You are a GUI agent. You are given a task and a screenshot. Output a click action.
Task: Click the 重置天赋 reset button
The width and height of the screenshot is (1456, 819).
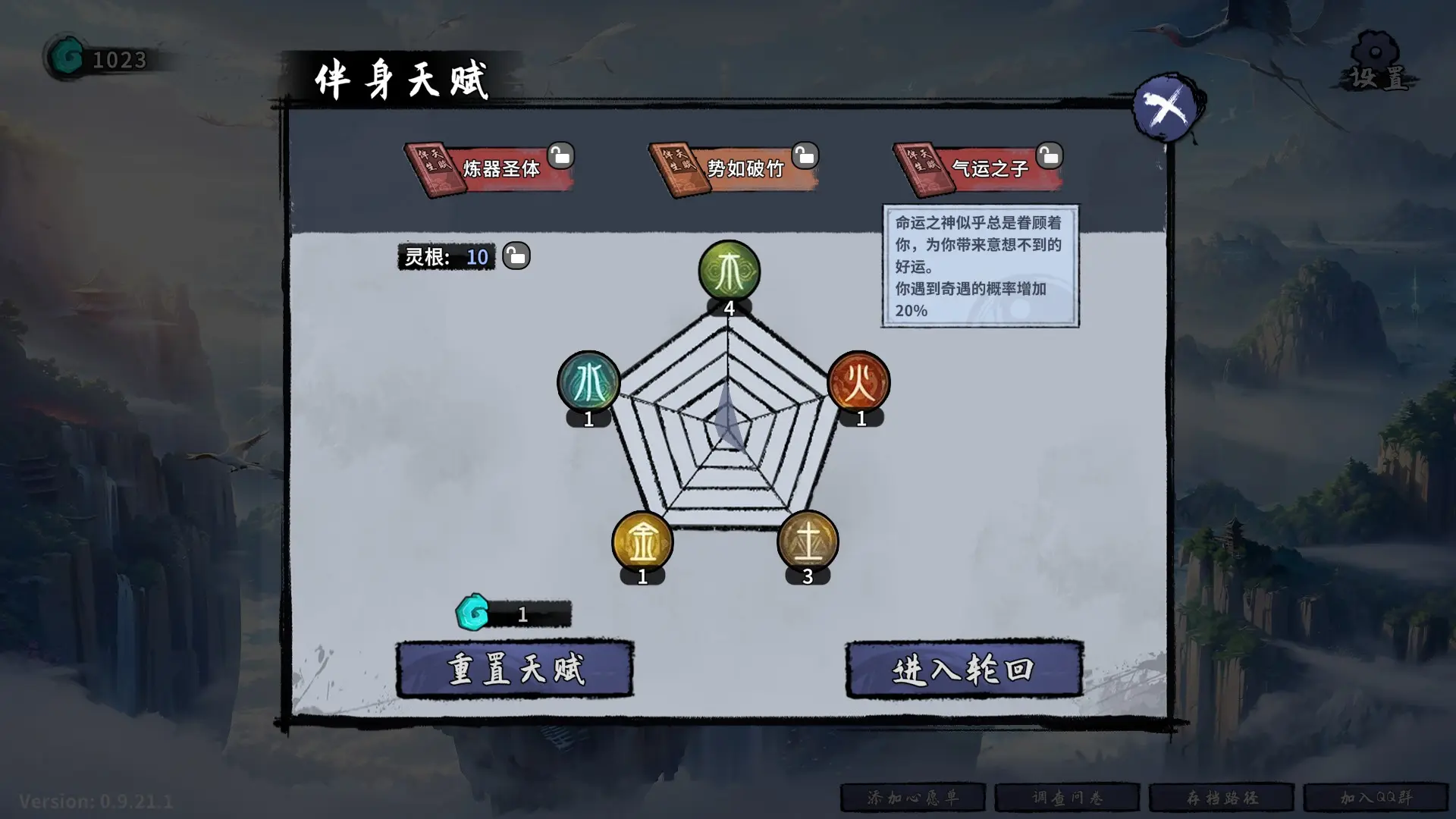516,670
